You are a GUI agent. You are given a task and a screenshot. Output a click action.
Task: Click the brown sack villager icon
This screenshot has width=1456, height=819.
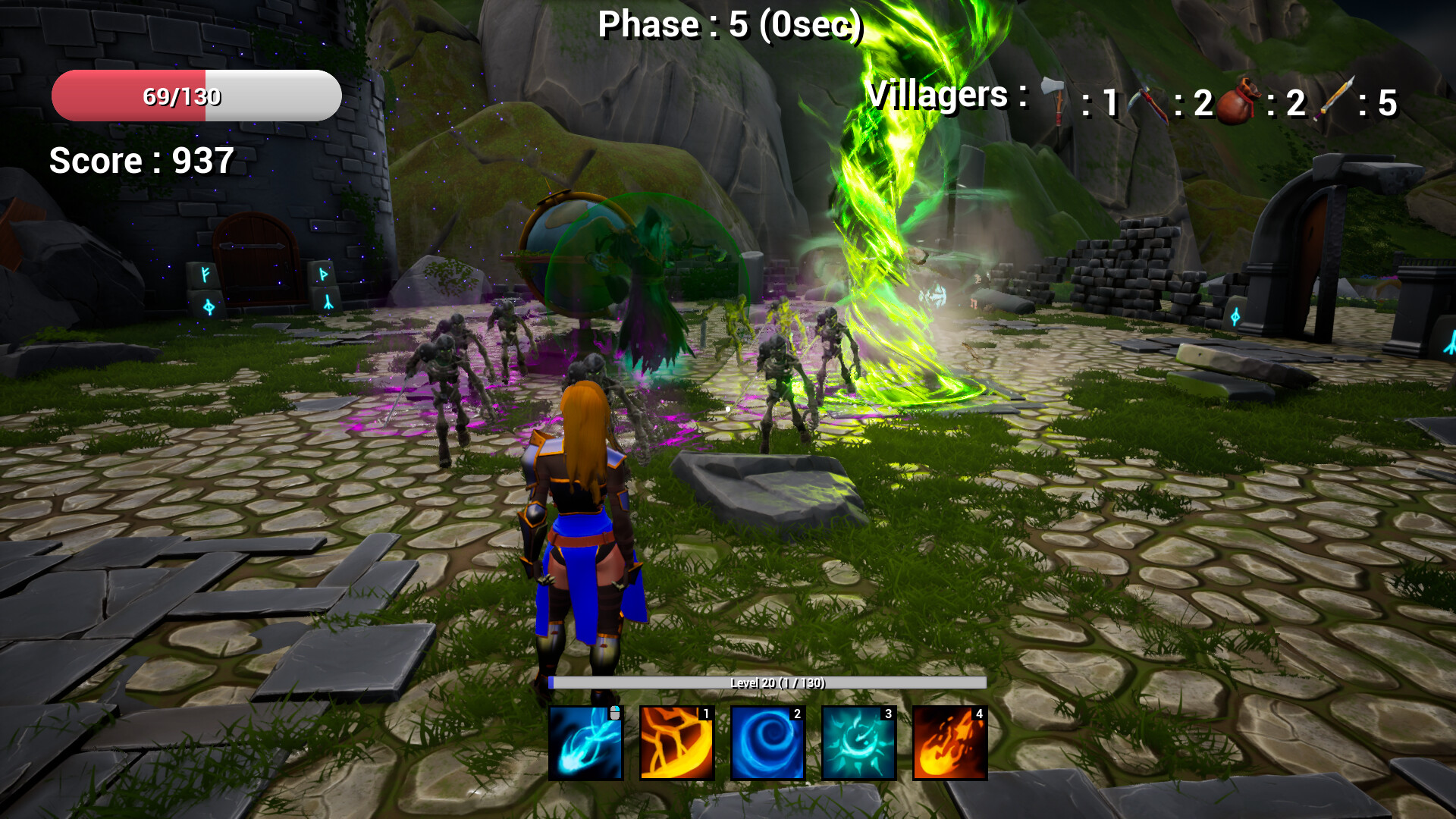coord(1236,101)
